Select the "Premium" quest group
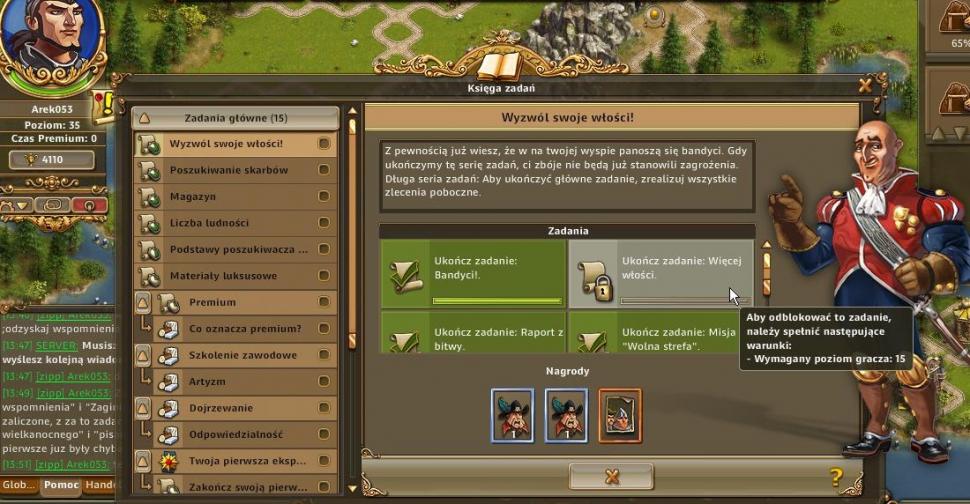This screenshot has height=504, width=970. [212, 302]
